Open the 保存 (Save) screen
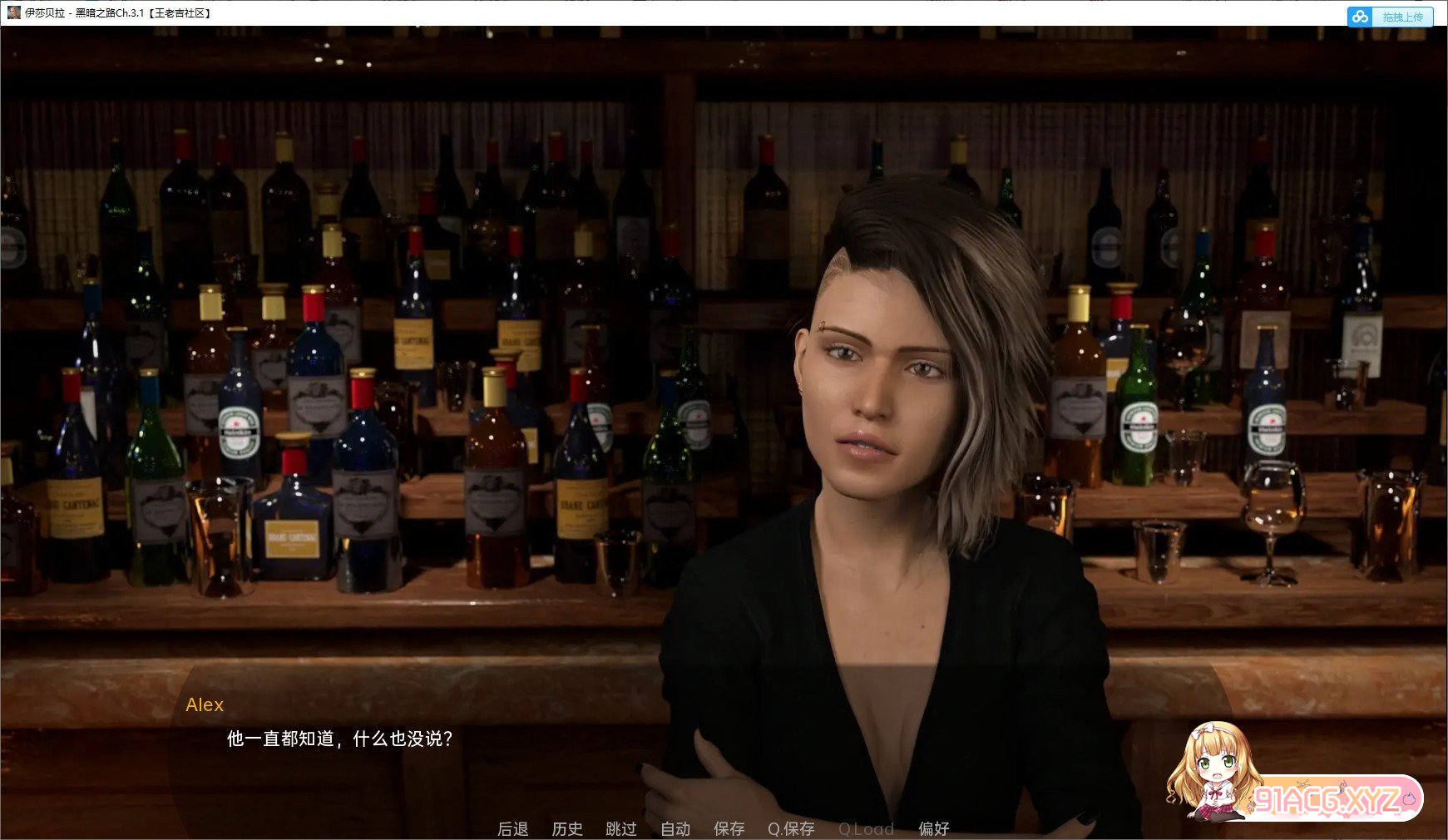The width and height of the screenshot is (1448, 840). (729, 828)
